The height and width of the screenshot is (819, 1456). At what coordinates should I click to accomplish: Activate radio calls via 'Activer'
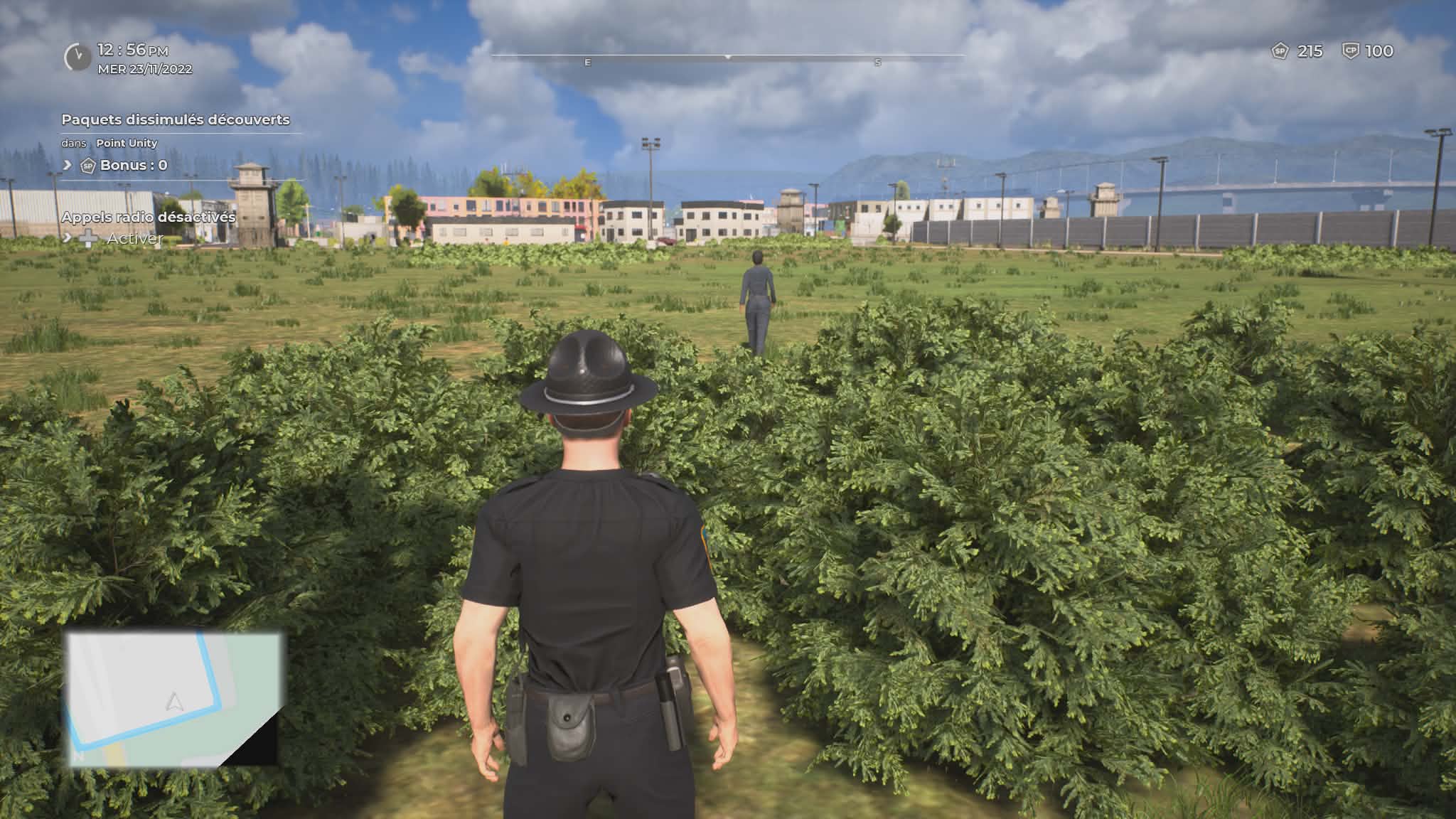134,238
